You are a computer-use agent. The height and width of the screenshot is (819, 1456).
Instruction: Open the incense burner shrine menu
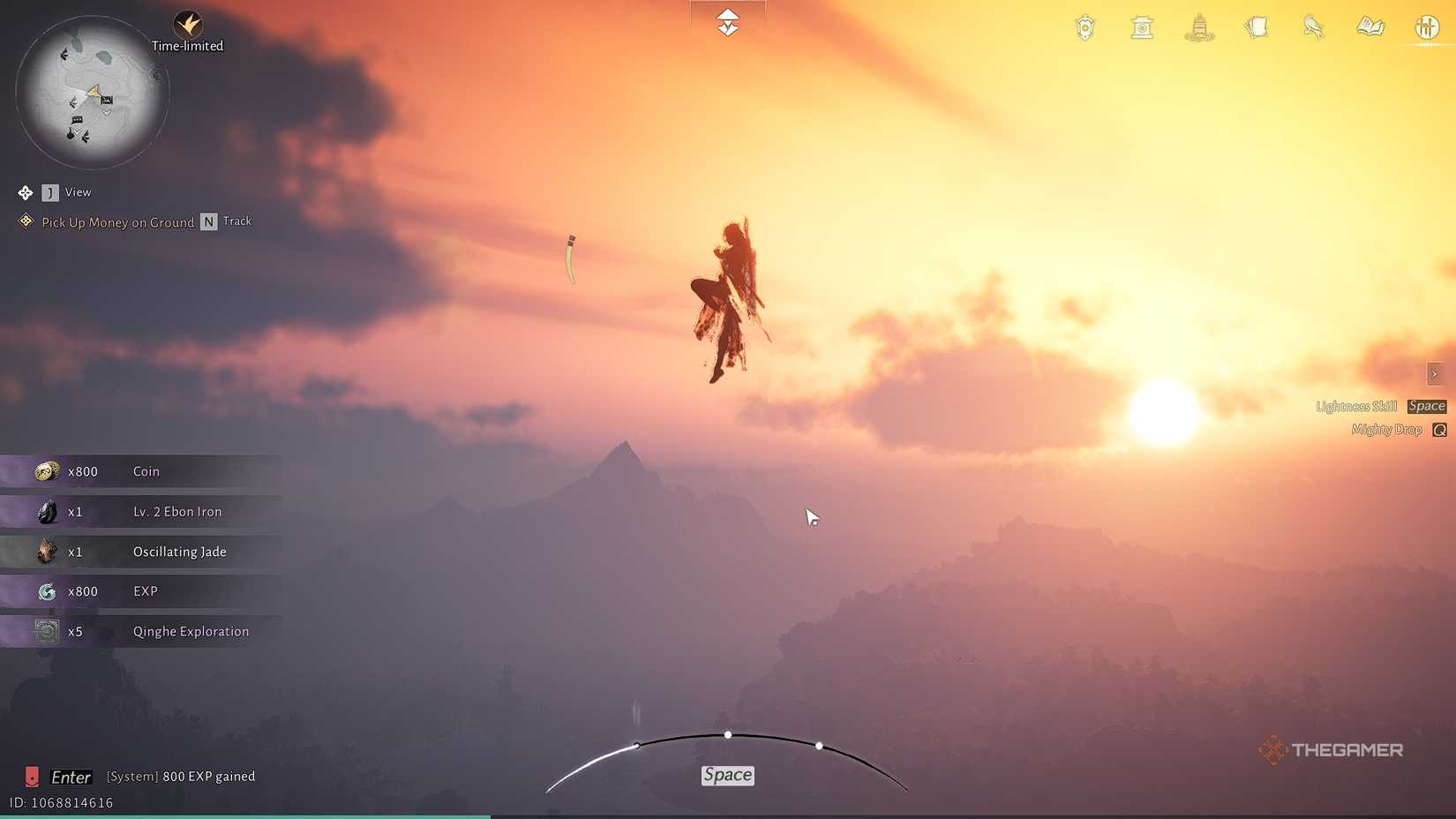(x=1198, y=27)
